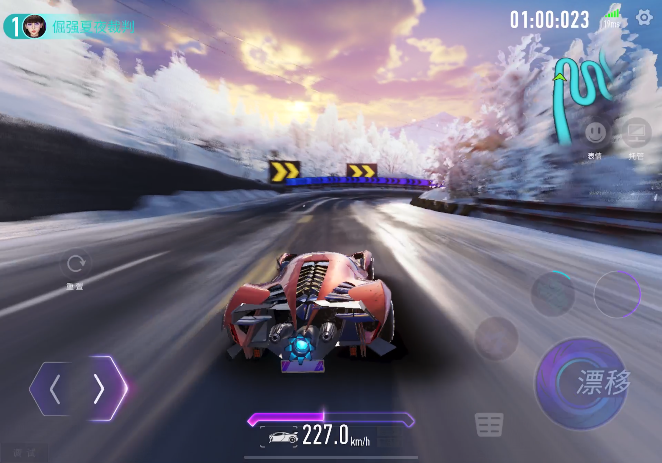Steer right with the right arrow

pos(100,389)
